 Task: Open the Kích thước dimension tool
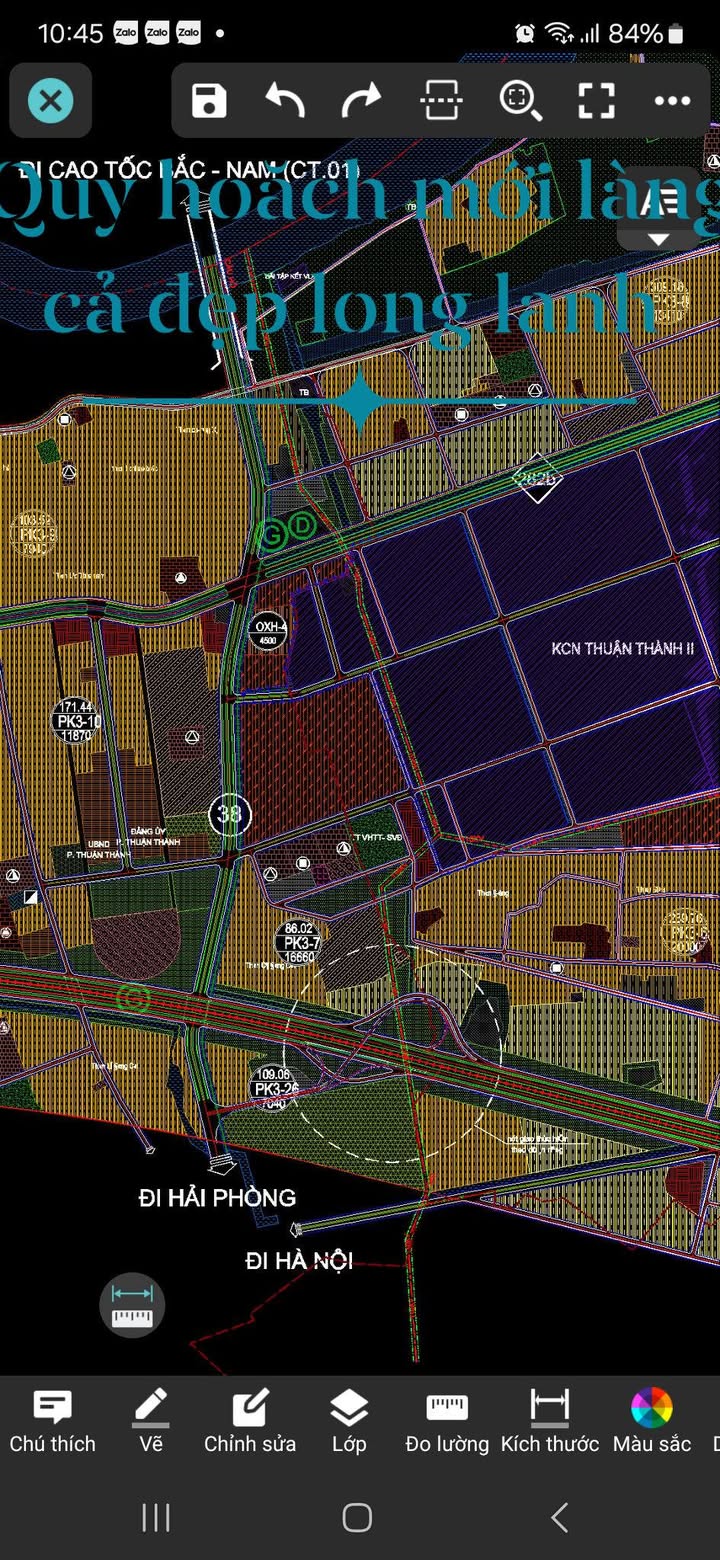tap(549, 1420)
